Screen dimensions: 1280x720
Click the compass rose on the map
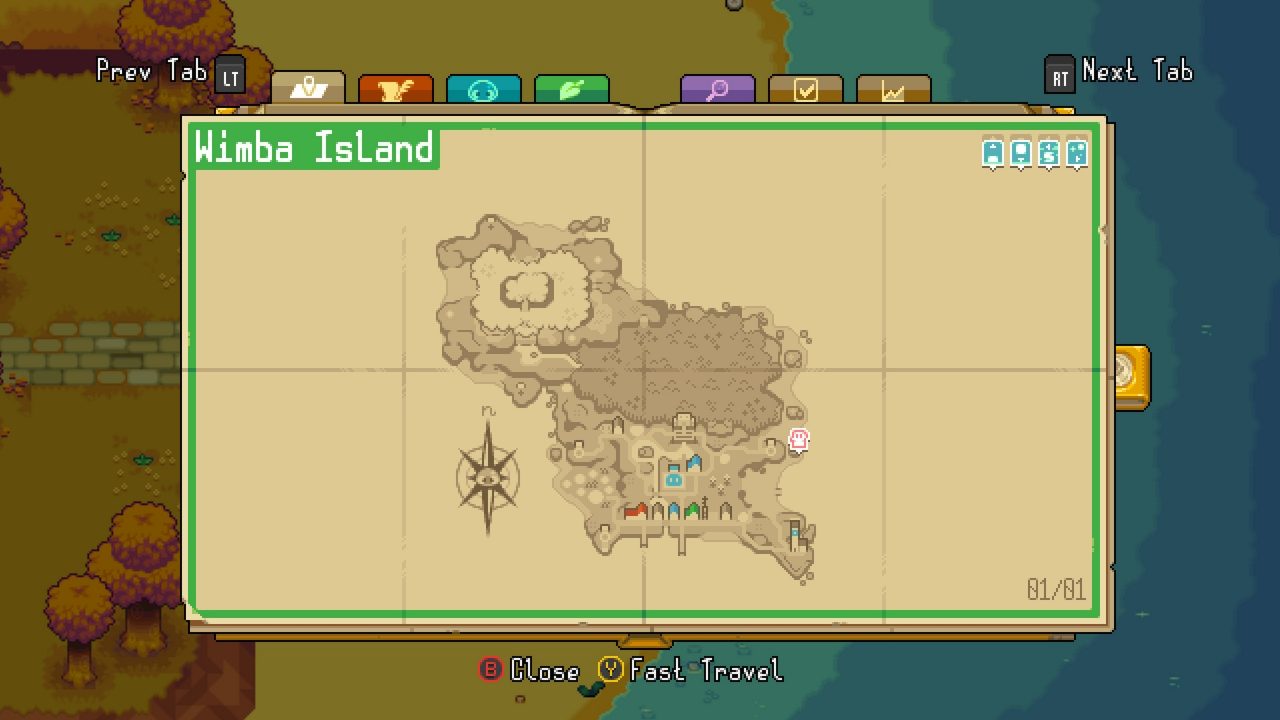487,480
